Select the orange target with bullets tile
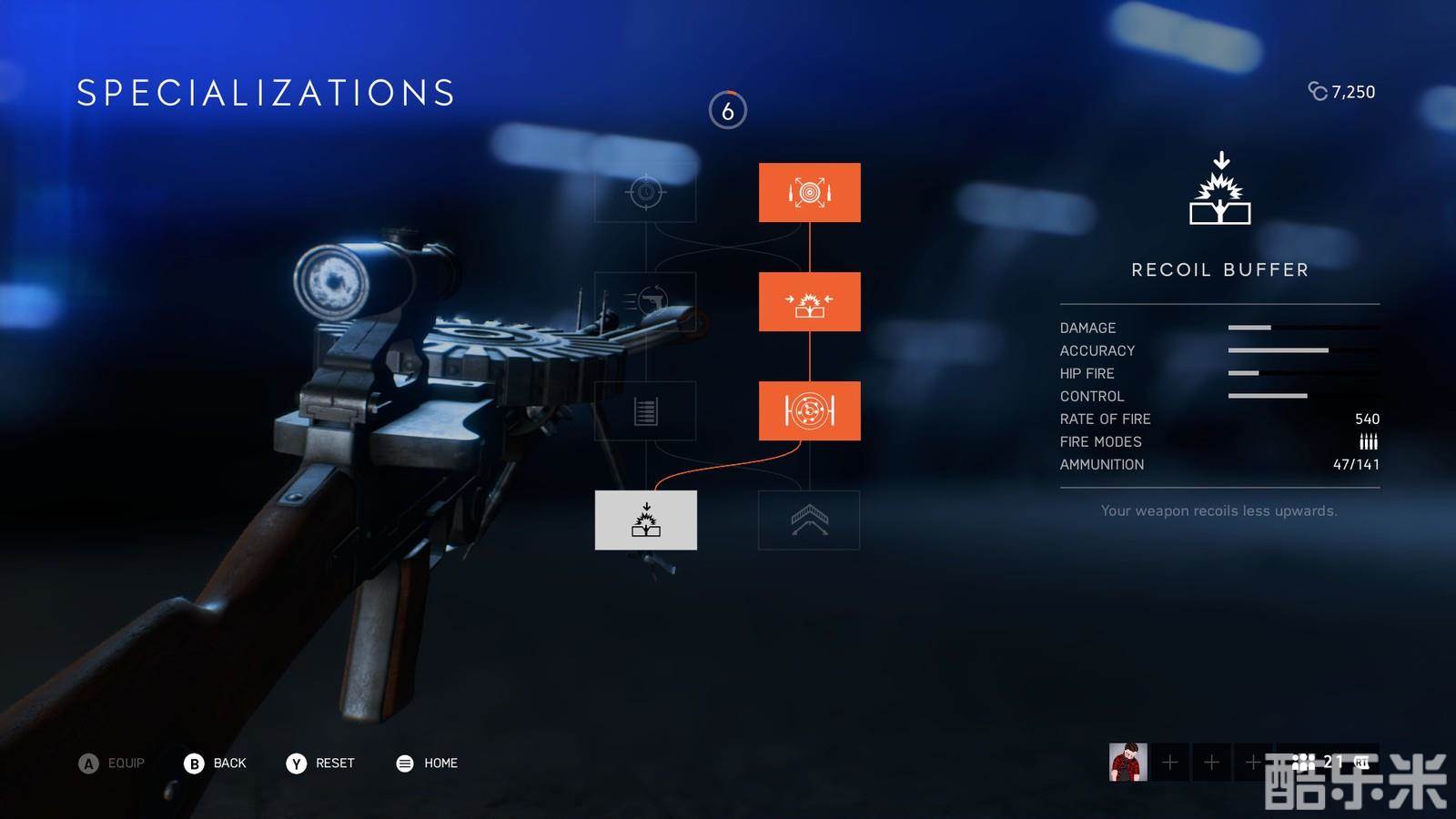The image size is (1456, 819). [x=809, y=193]
